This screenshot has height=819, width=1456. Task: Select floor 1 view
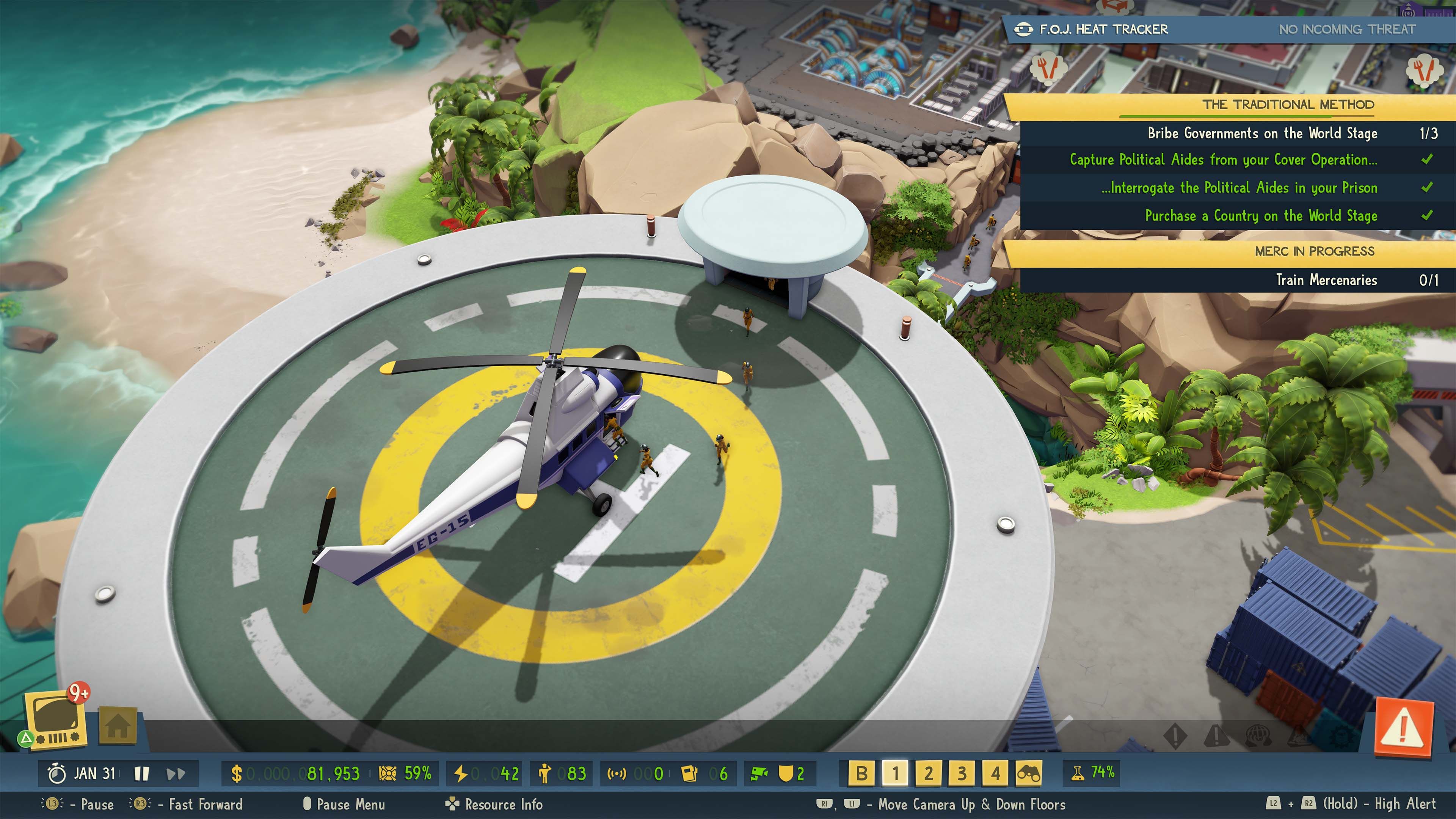(x=895, y=773)
